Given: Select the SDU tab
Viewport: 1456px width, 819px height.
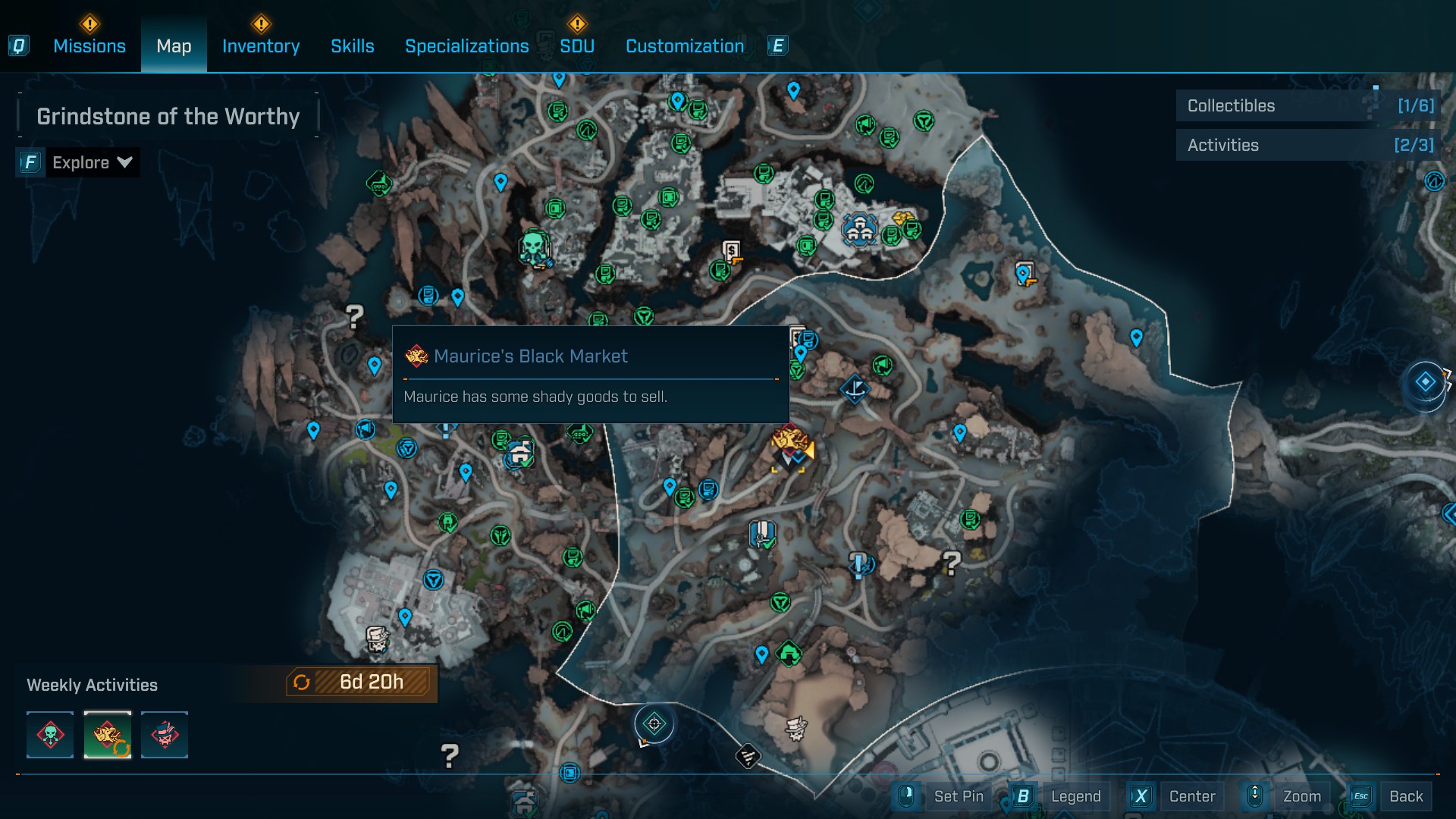Looking at the screenshot, I should (577, 46).
